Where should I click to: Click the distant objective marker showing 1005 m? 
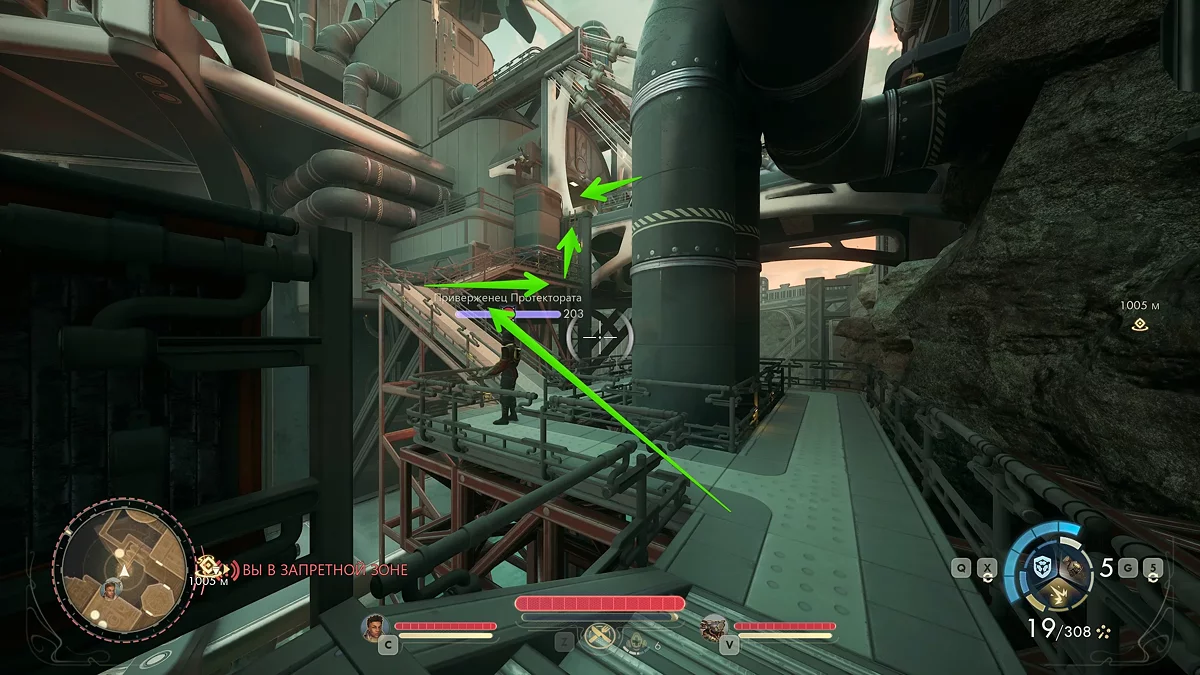click(1138, 324)
